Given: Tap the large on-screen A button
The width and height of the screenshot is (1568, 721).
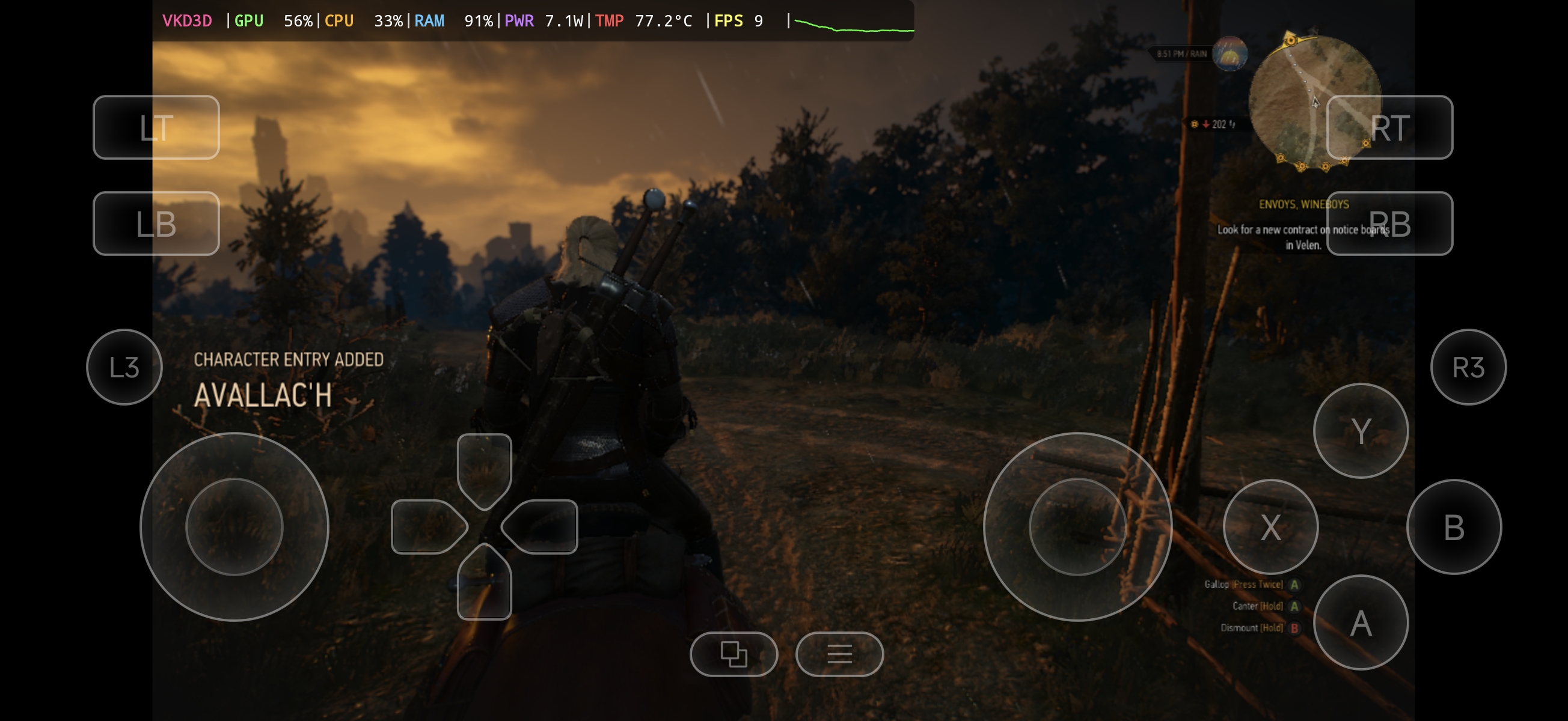Looking at the screenshot, I should (x=1361, y=622).
